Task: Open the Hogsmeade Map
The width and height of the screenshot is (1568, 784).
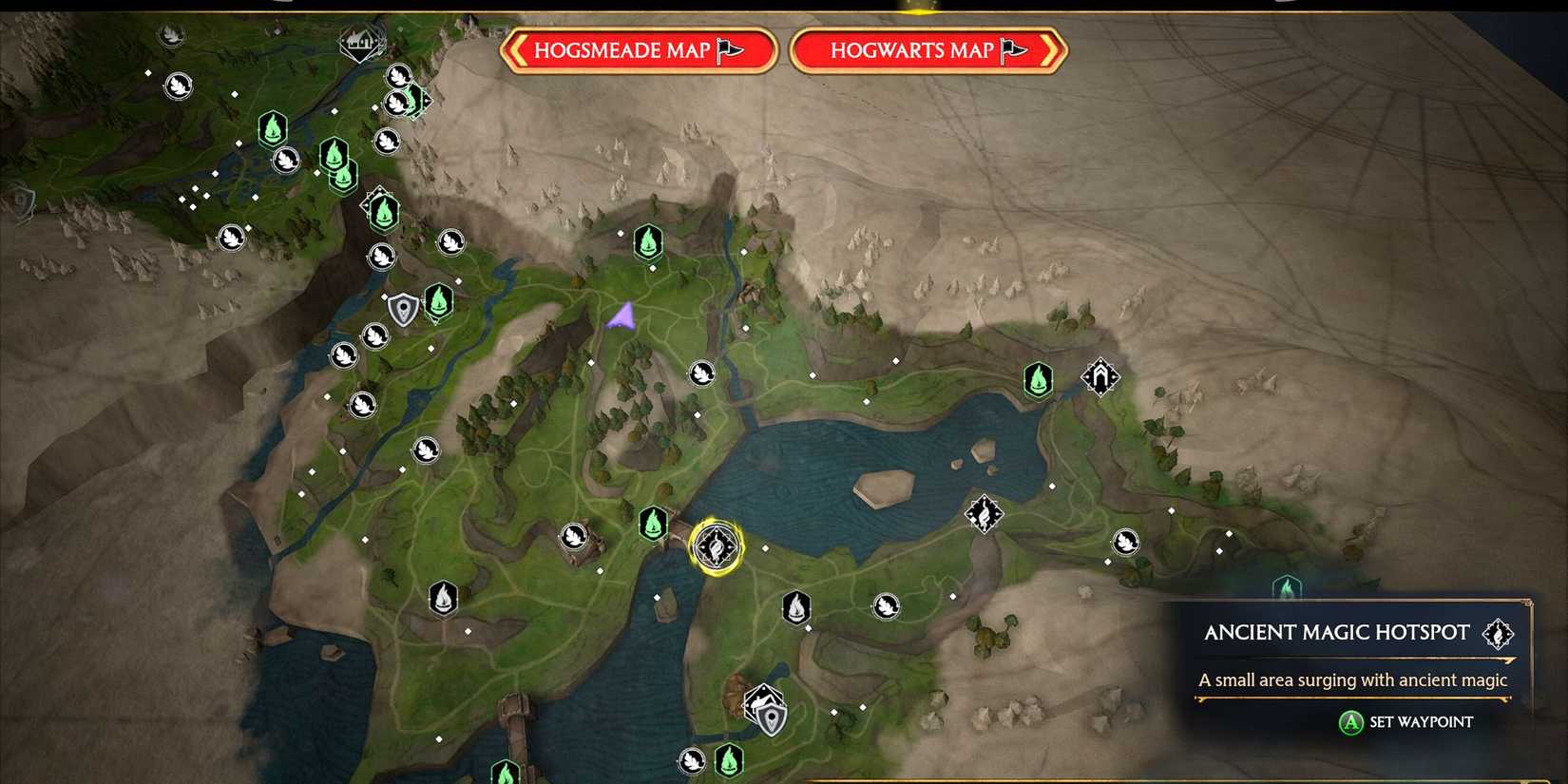Action: pyautogui.click(x=639, y=50)
